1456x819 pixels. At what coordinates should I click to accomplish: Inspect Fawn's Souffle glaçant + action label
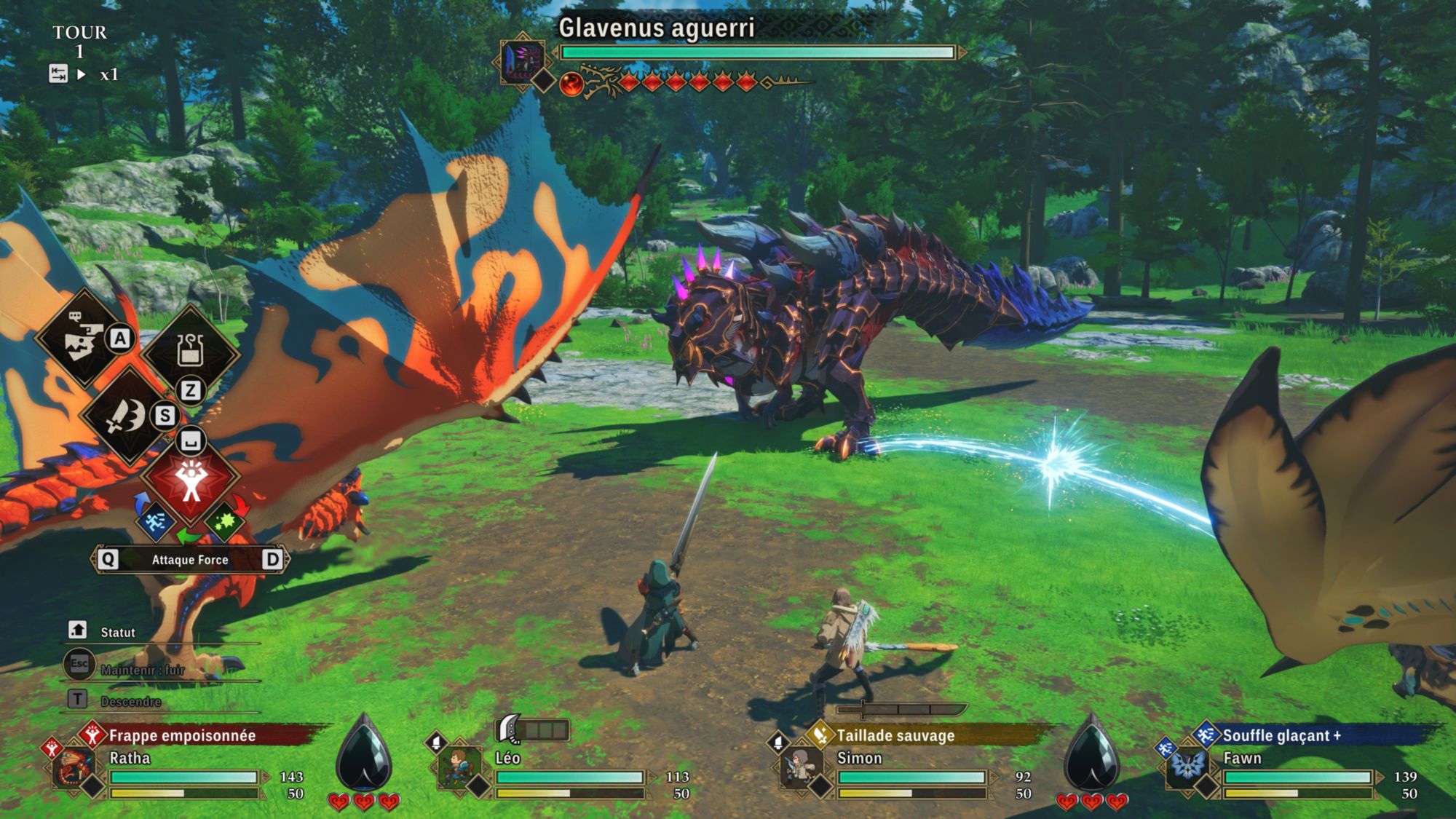point(1281,735)
